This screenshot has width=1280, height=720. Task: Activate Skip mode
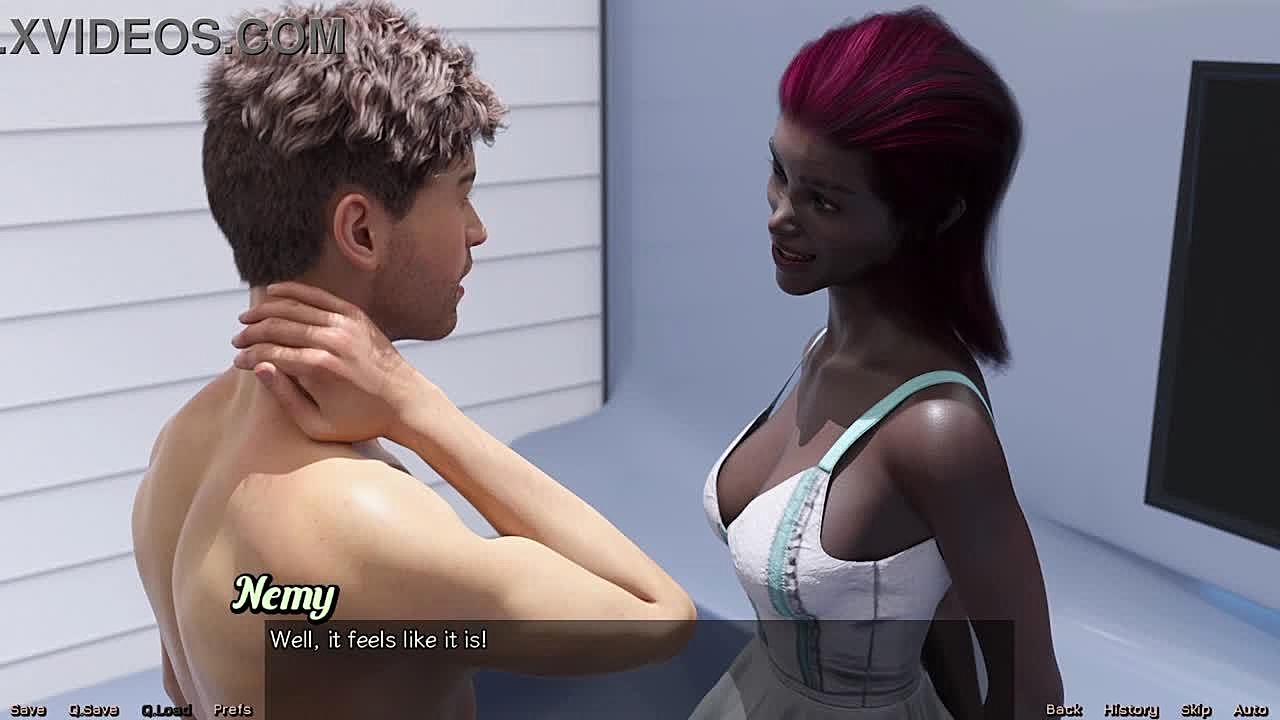[x=1196, y=710]
